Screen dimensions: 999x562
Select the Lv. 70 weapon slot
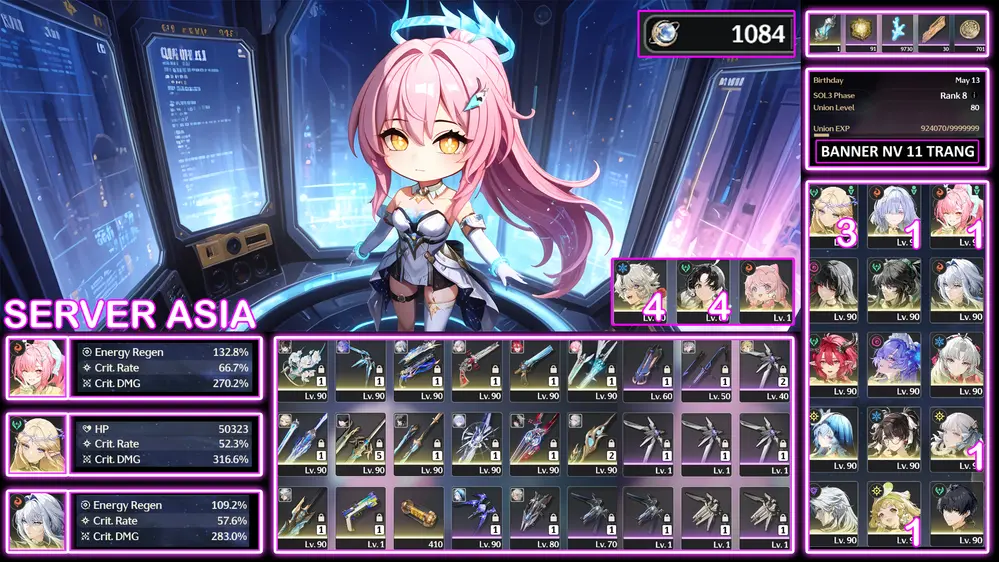click(592, 516)
